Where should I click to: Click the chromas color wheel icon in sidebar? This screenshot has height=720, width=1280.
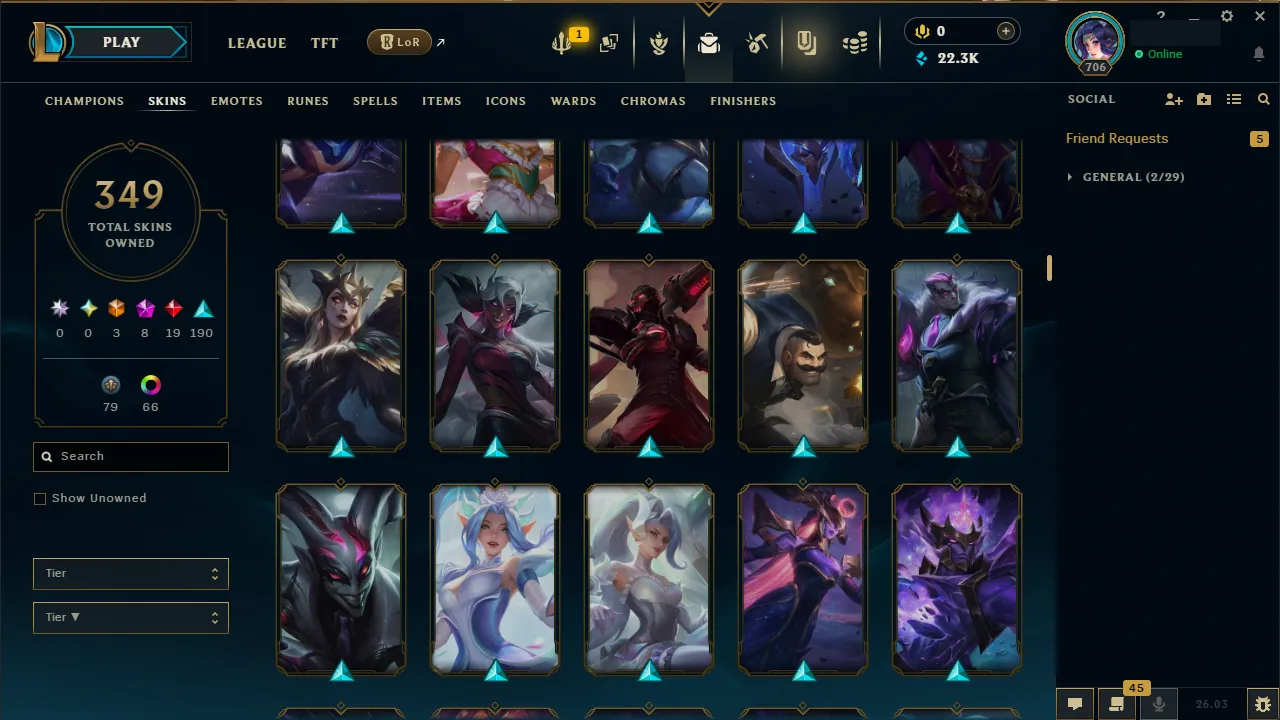150,385
